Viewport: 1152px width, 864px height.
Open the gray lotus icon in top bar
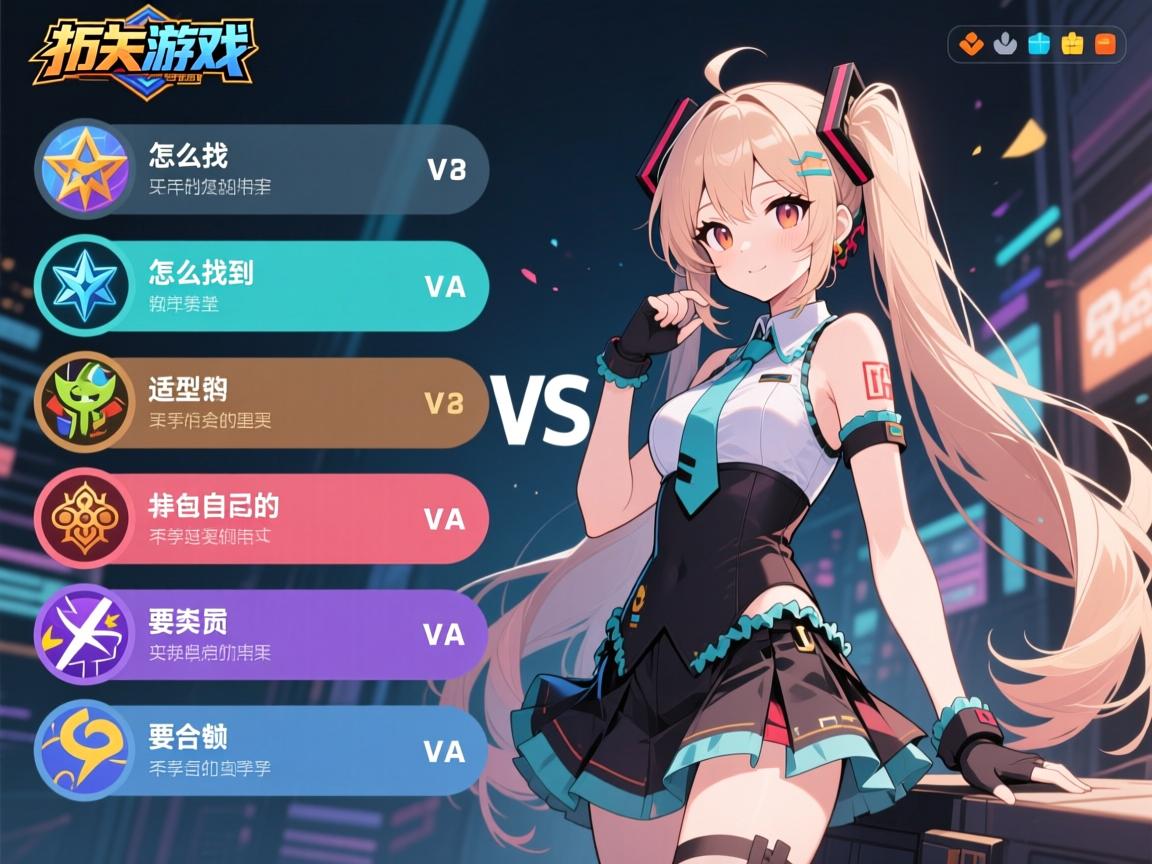(1005, 44)
